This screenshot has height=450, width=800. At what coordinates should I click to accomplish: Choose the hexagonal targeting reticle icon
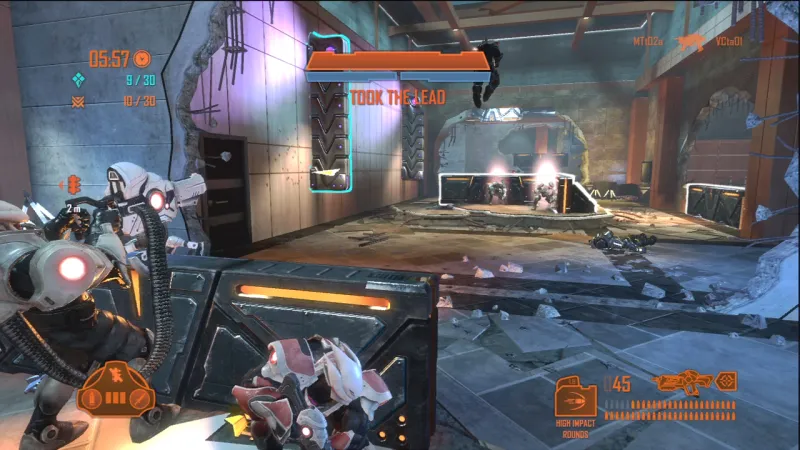(x=727, y=381)
